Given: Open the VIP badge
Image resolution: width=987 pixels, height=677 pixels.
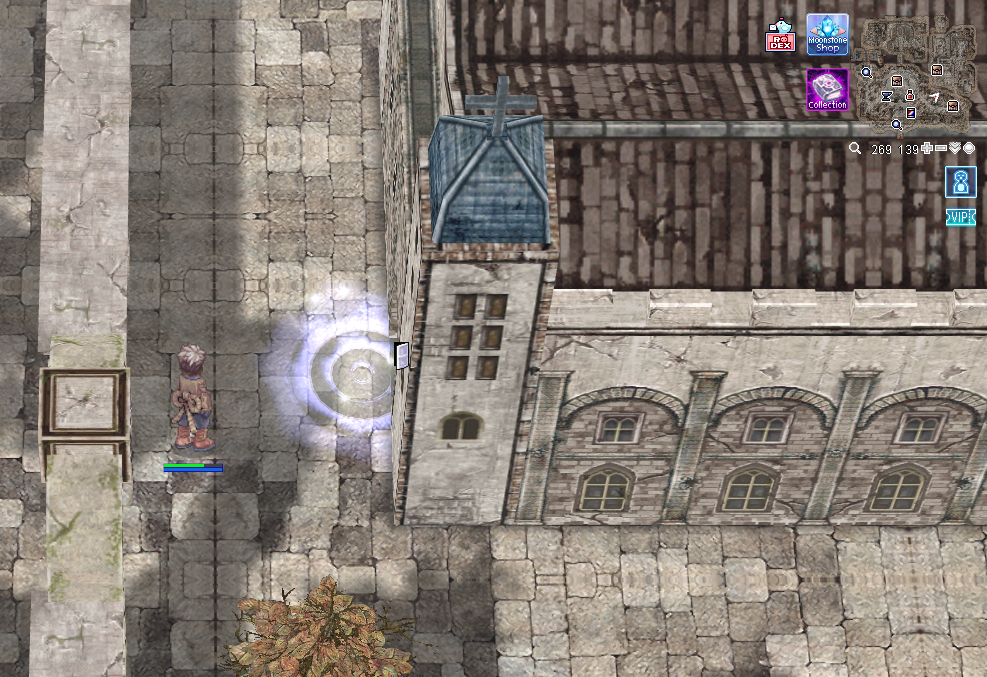Looking at the screenshot, I should (960, 217).
